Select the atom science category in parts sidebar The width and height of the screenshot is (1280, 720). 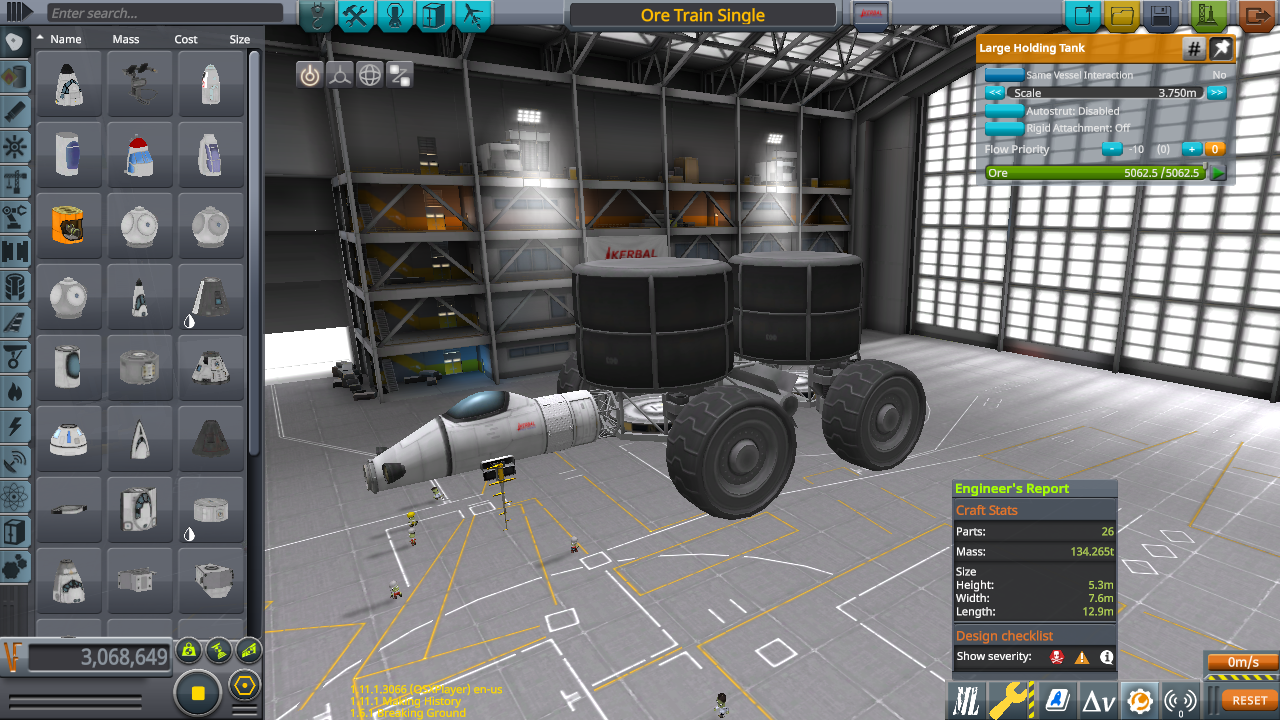click(x=14, y=491)
